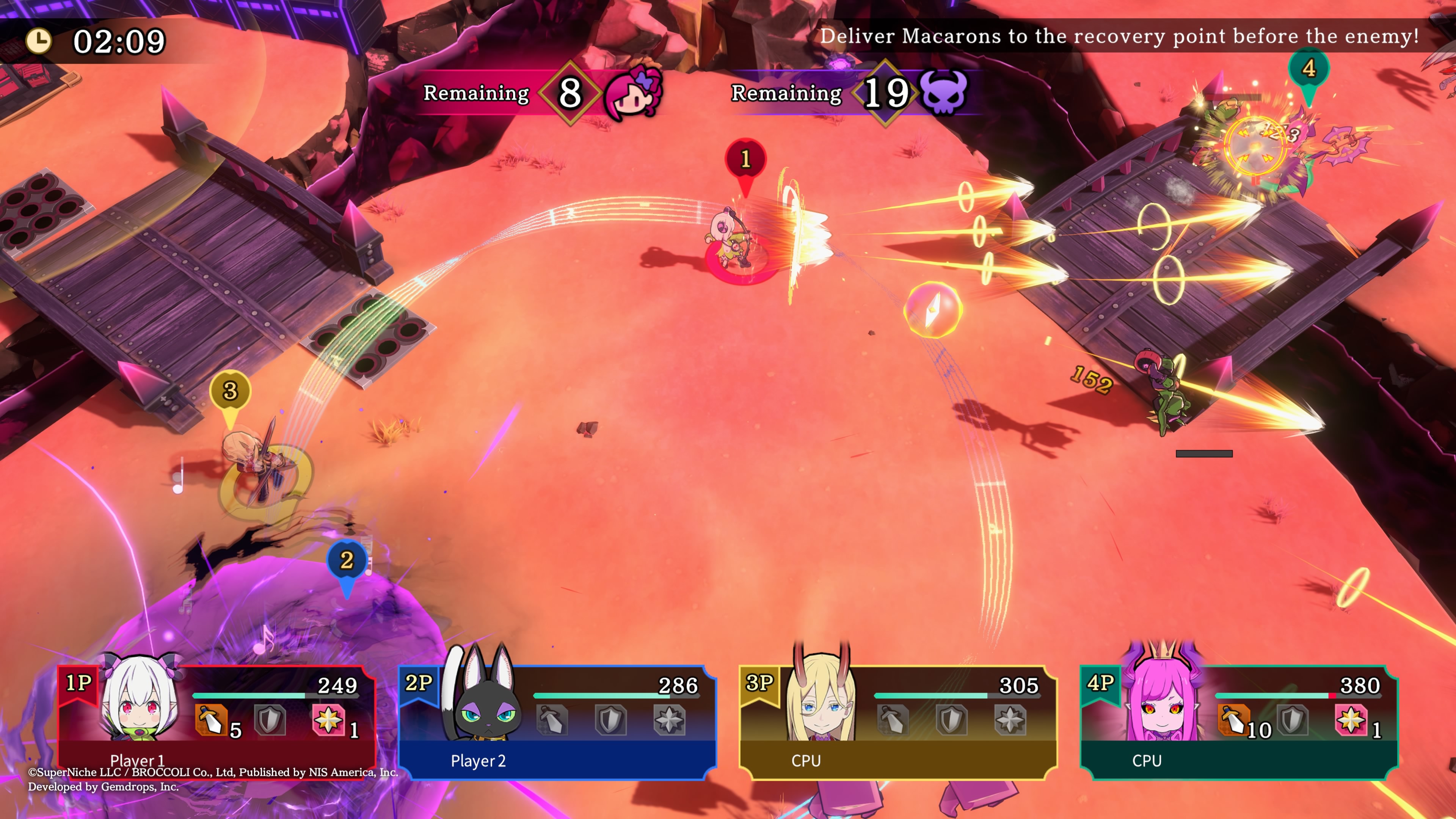Click 2P's greyed-out sword icon
The width and height of the screenshot is (1456, 819).
coord(552,720)
